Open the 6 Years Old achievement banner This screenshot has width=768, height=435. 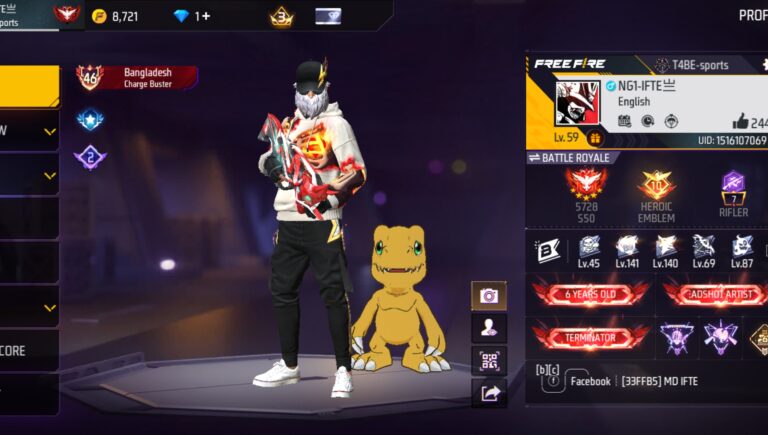591,293
